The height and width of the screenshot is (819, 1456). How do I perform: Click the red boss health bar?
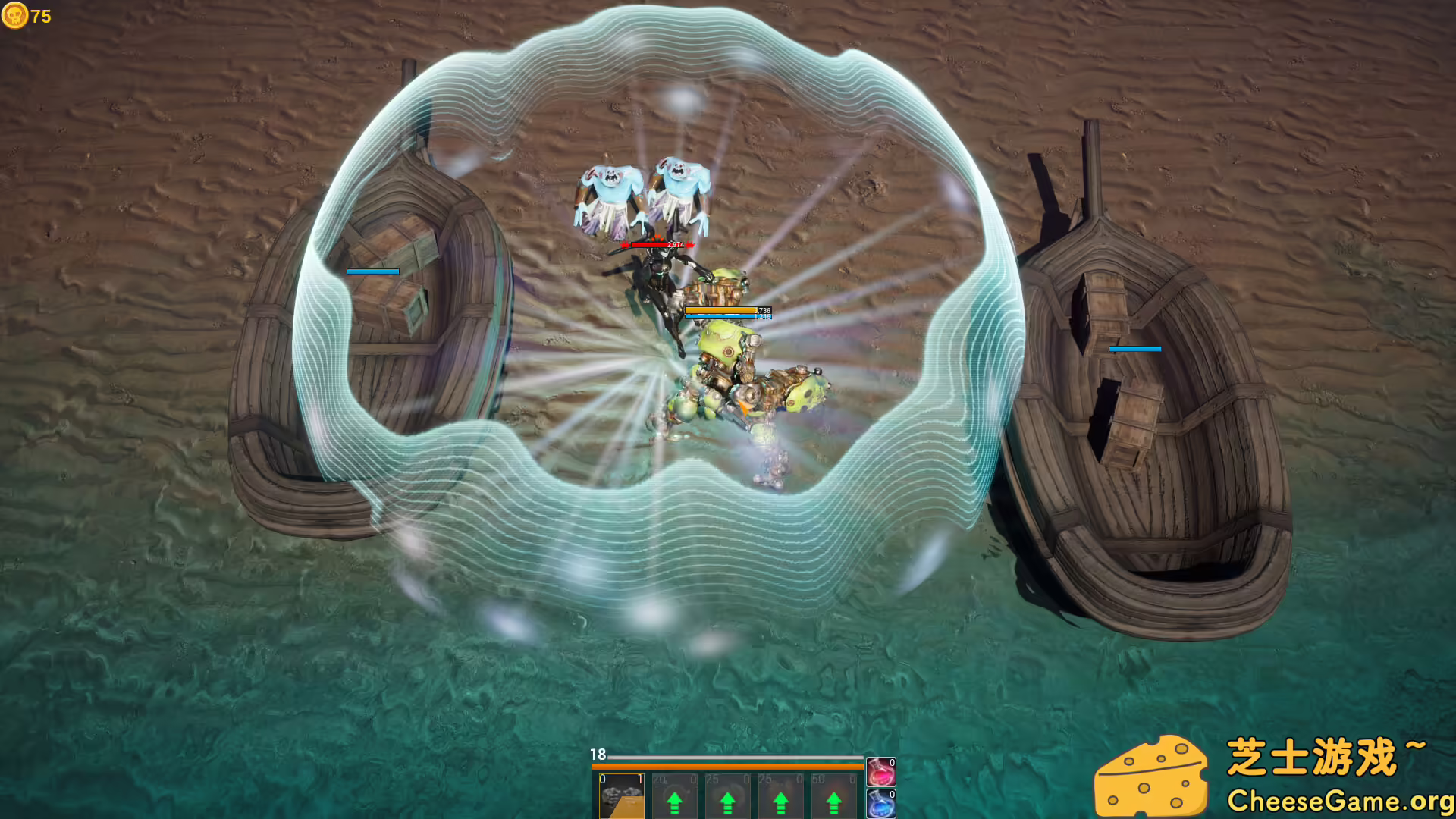coord(658,245)
